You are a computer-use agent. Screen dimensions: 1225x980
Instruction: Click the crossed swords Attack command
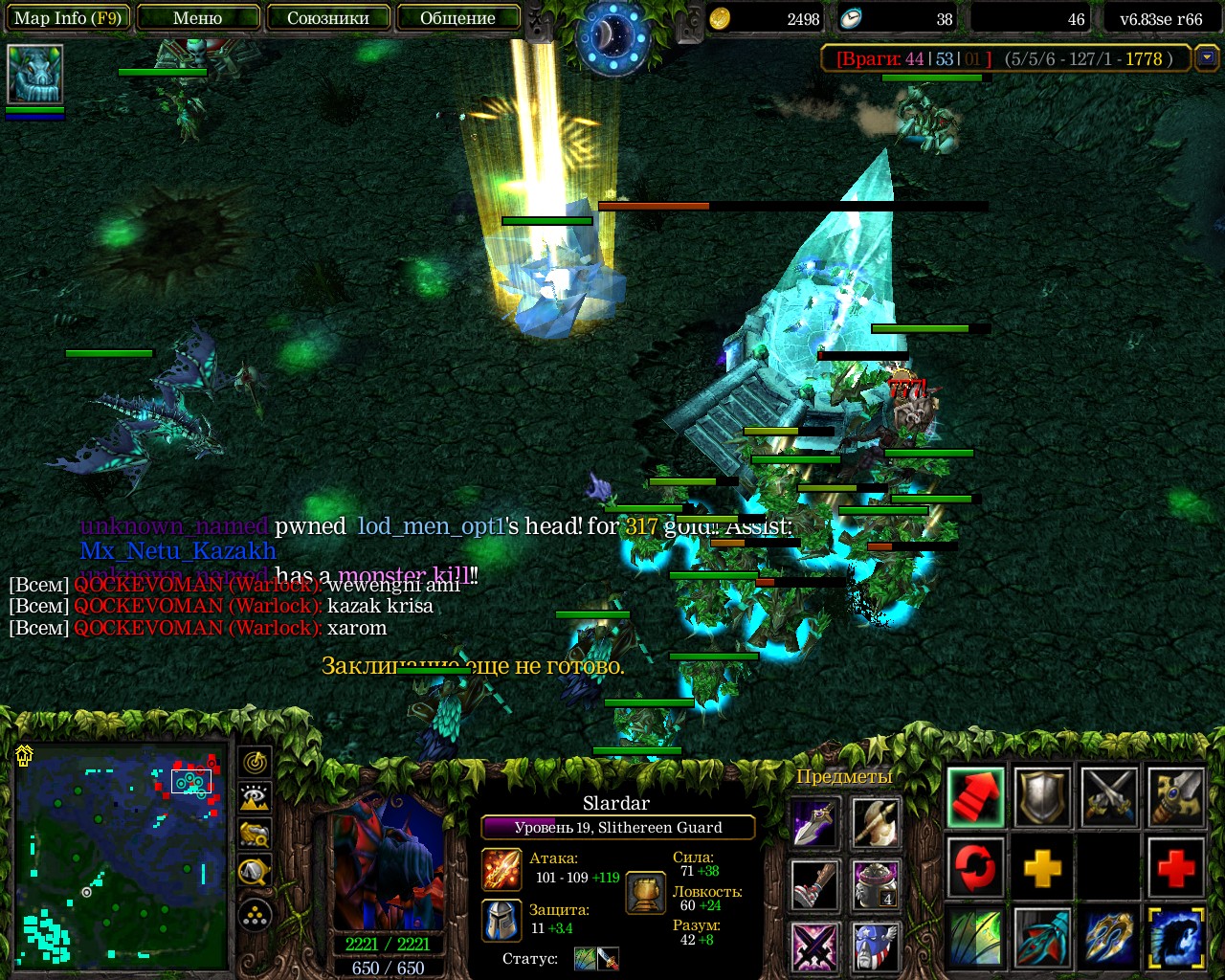click(1109, 796)
